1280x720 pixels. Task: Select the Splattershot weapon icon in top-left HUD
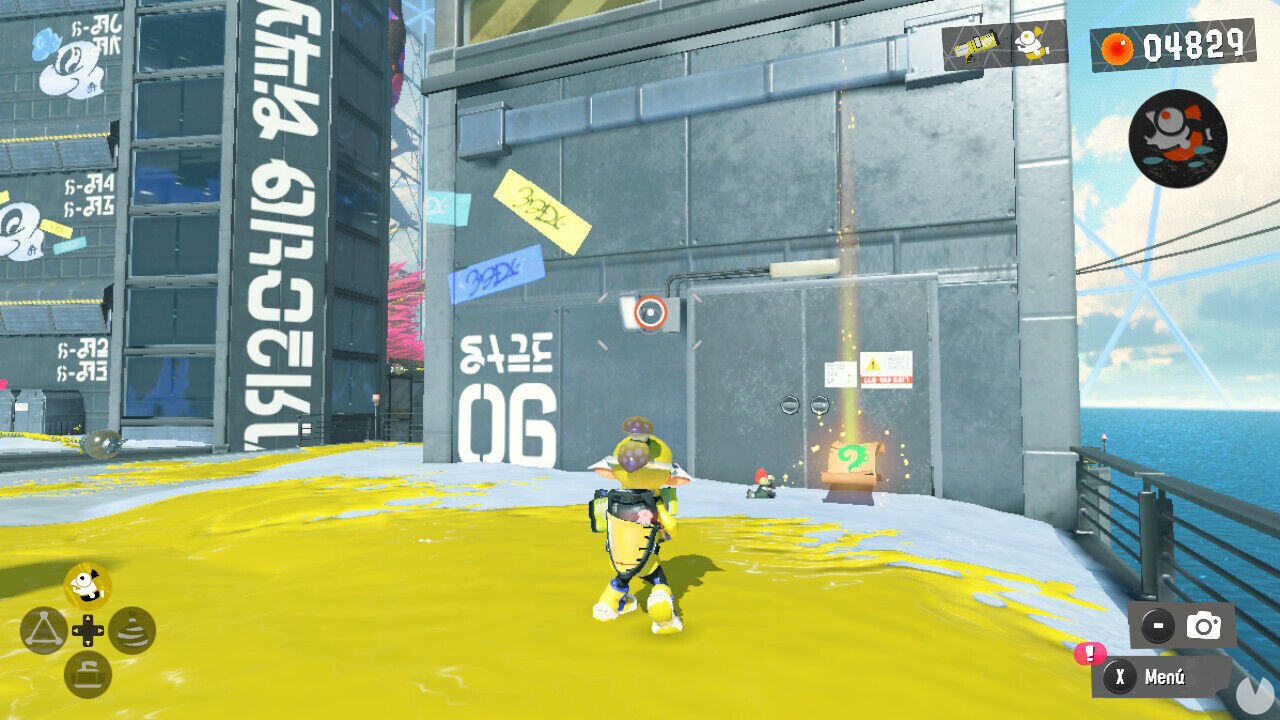(x=975, y=45)
